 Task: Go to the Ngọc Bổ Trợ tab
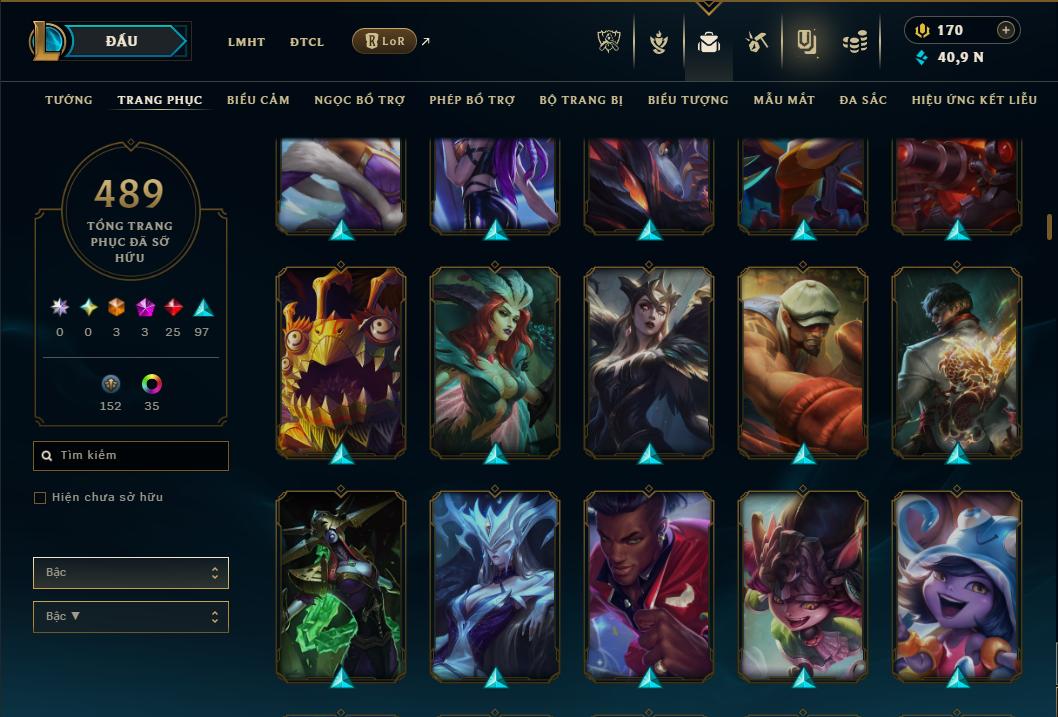359,100
